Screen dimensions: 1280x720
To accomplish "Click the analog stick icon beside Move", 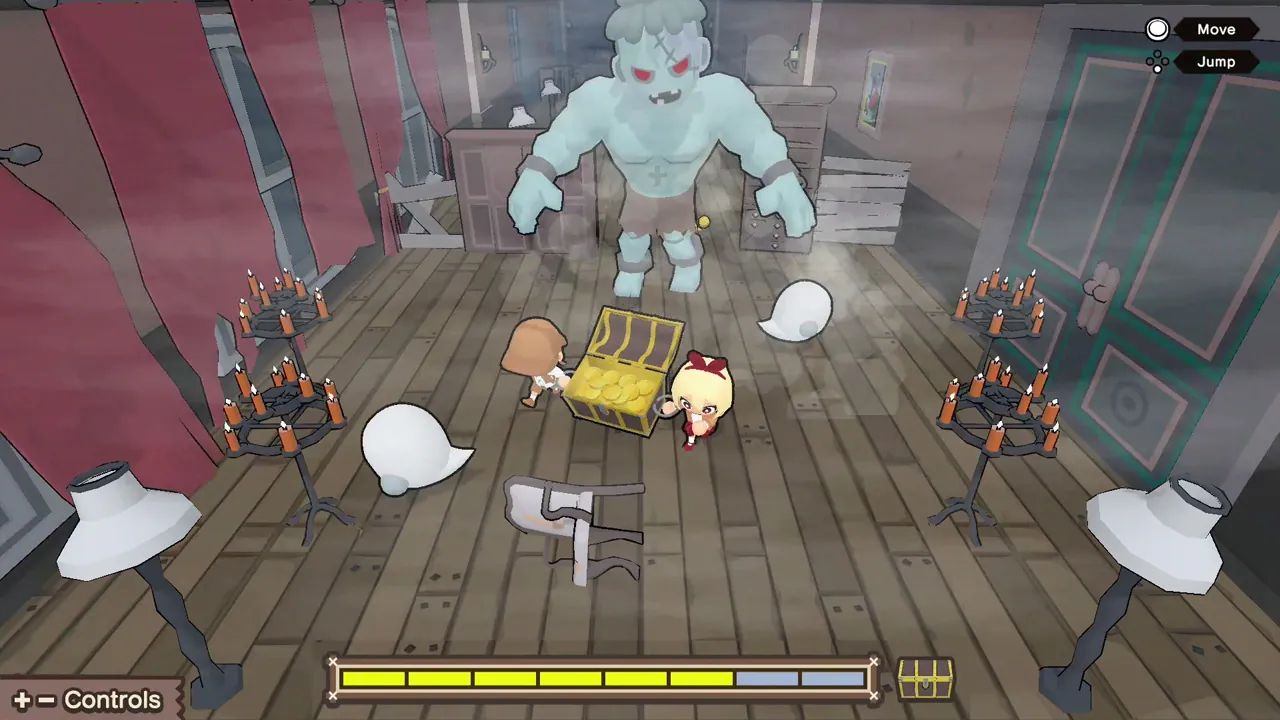I will point(1157,29).
